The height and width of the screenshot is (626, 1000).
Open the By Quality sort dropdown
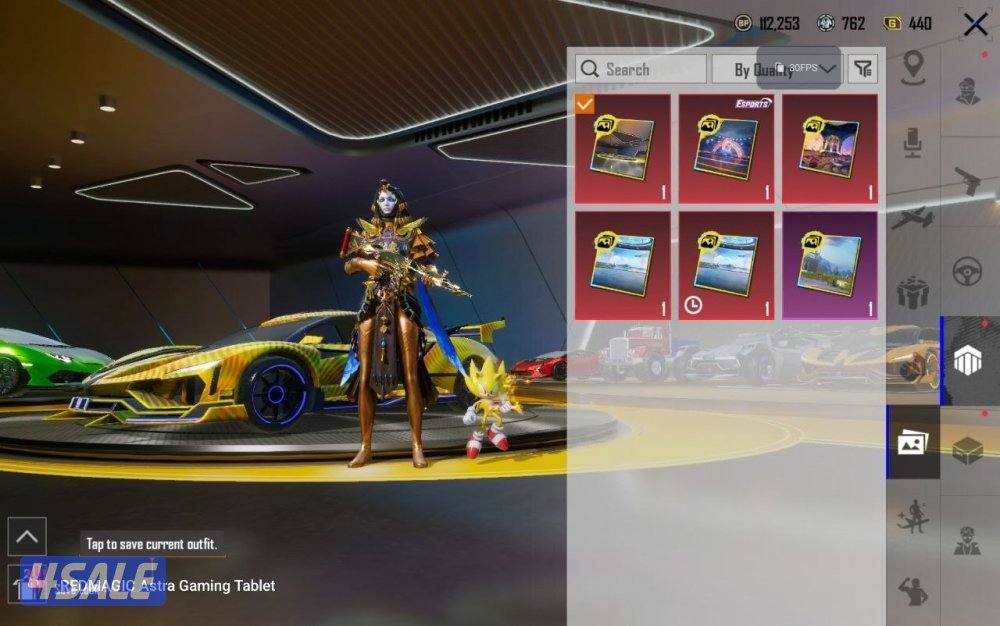(x=776, y=69)
